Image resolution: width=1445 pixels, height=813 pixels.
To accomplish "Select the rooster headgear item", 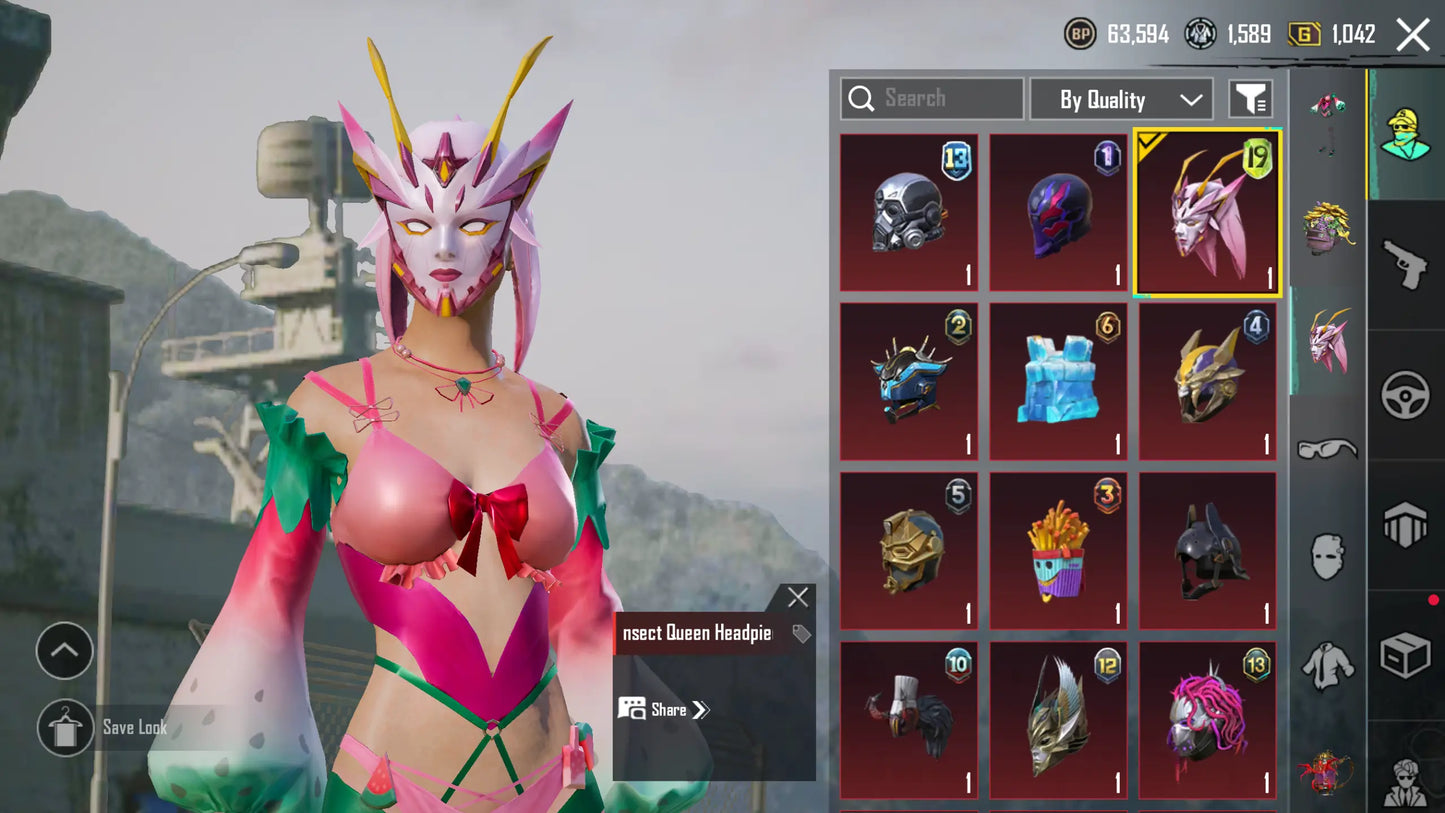I will point(909,719).
